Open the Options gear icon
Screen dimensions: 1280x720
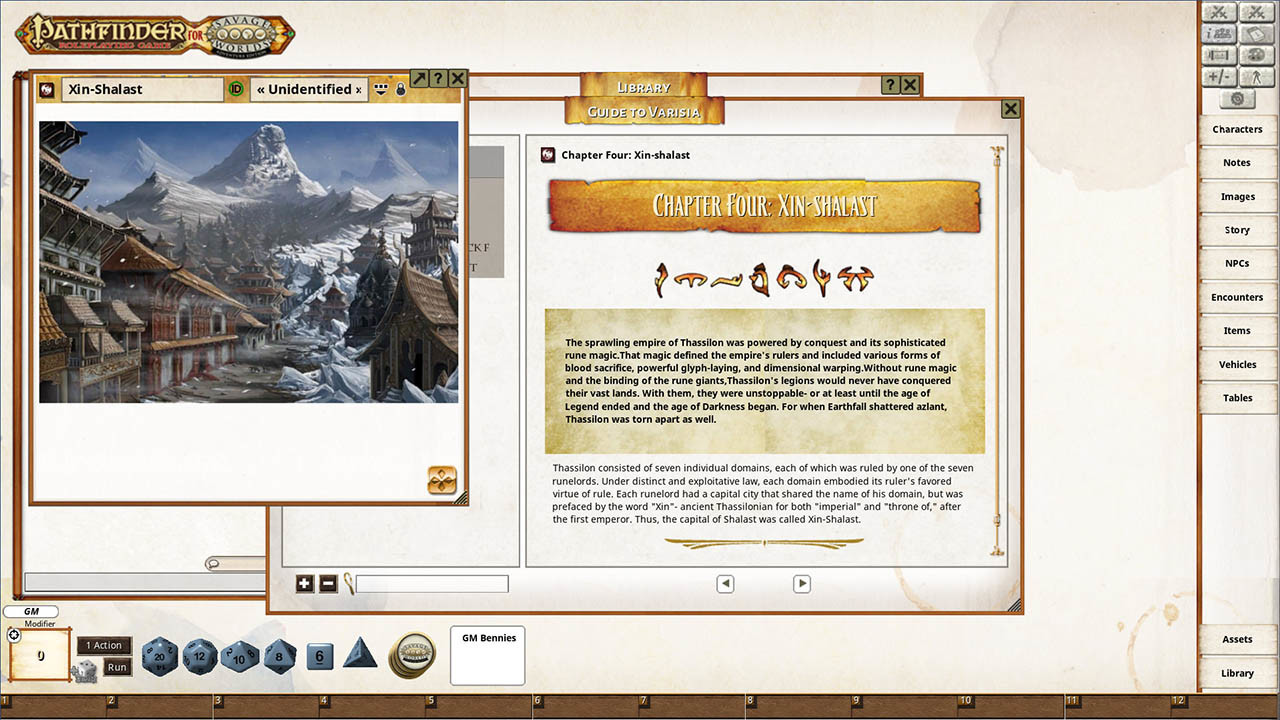tap(1238, 97)
